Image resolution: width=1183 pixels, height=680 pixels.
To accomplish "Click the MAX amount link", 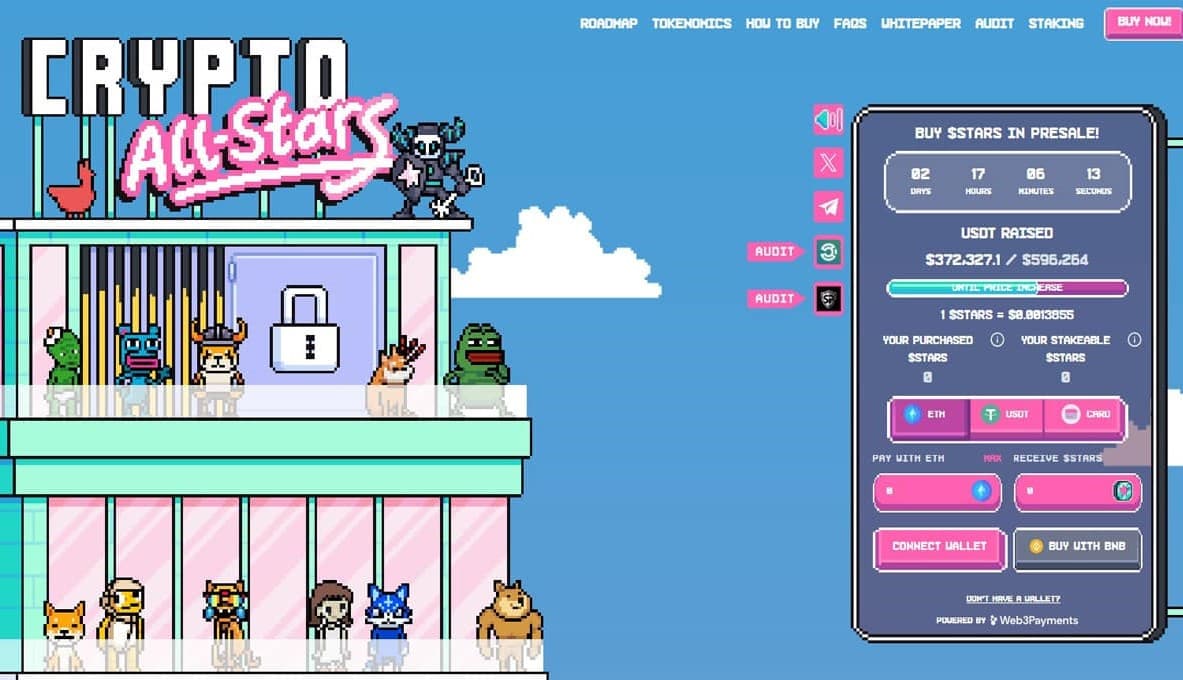I will pyautogui.click(x=992, y=458).
